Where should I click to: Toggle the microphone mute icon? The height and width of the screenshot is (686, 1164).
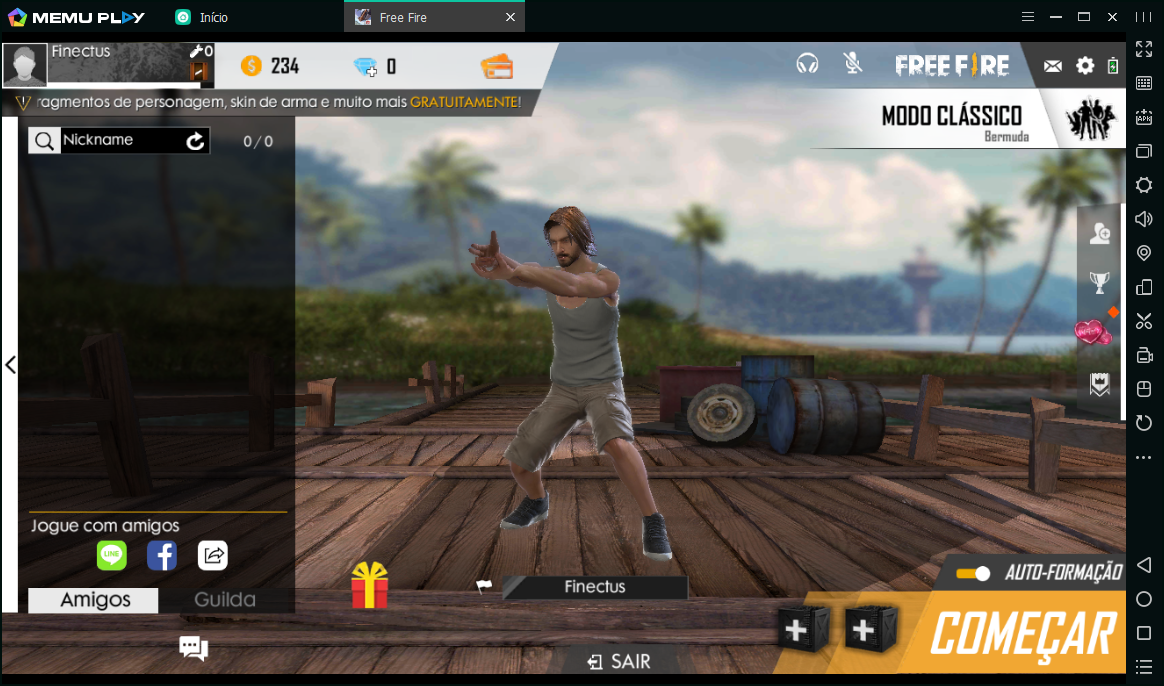(852, 64)
